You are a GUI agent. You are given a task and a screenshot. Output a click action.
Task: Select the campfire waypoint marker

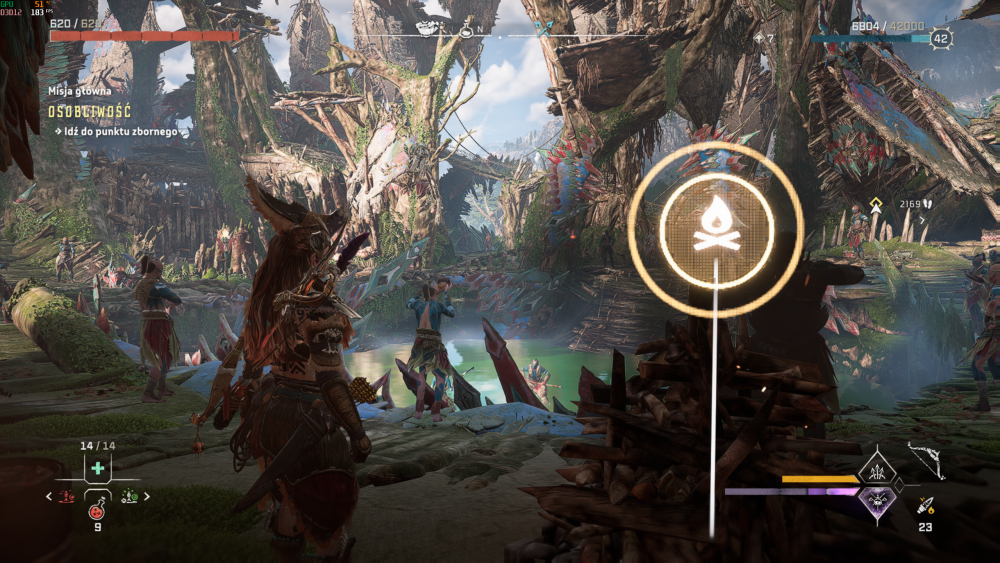(x=716, y=230)
